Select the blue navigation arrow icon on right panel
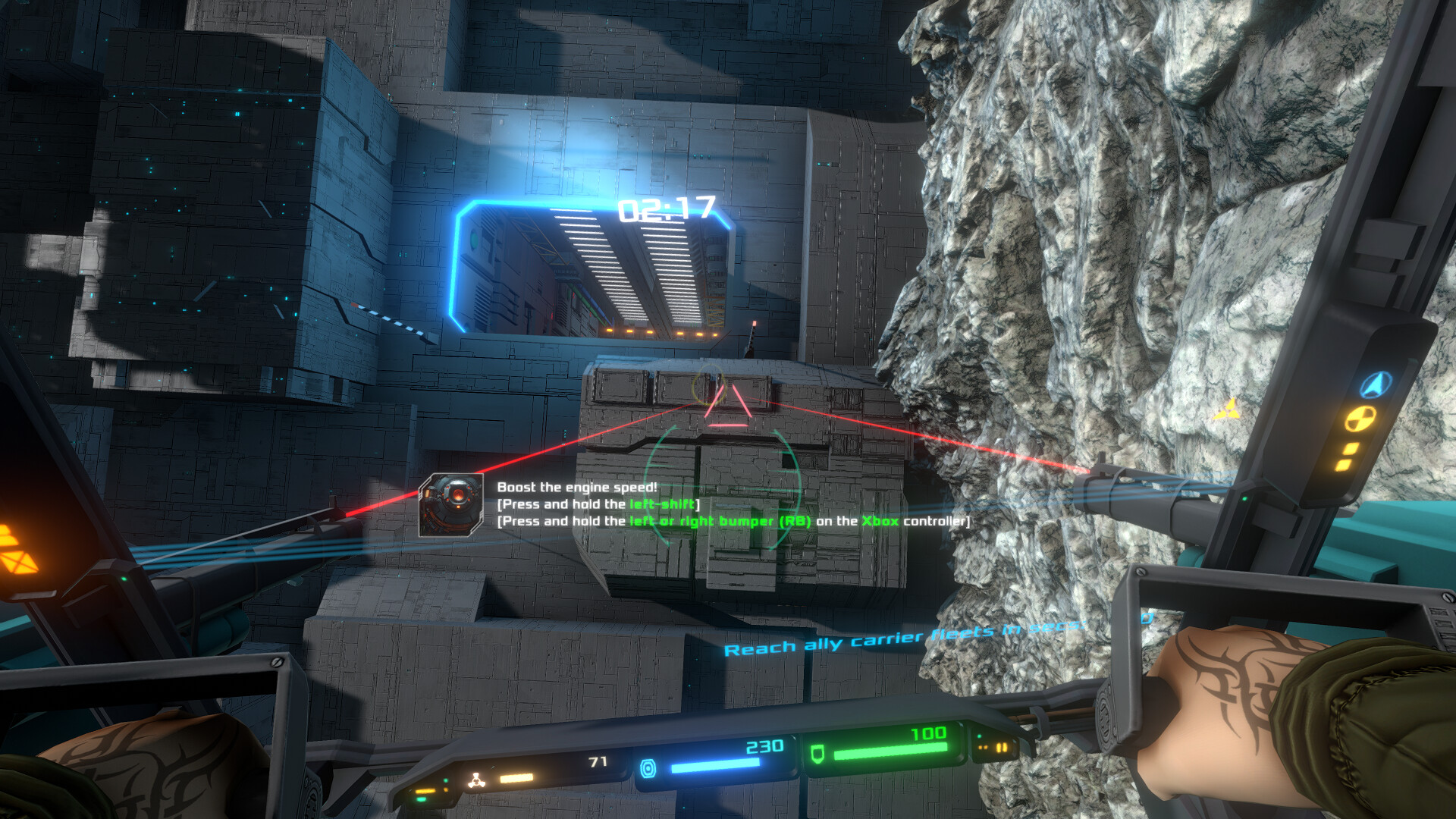The image size is (1456, 819). [x=1373, y=384]
